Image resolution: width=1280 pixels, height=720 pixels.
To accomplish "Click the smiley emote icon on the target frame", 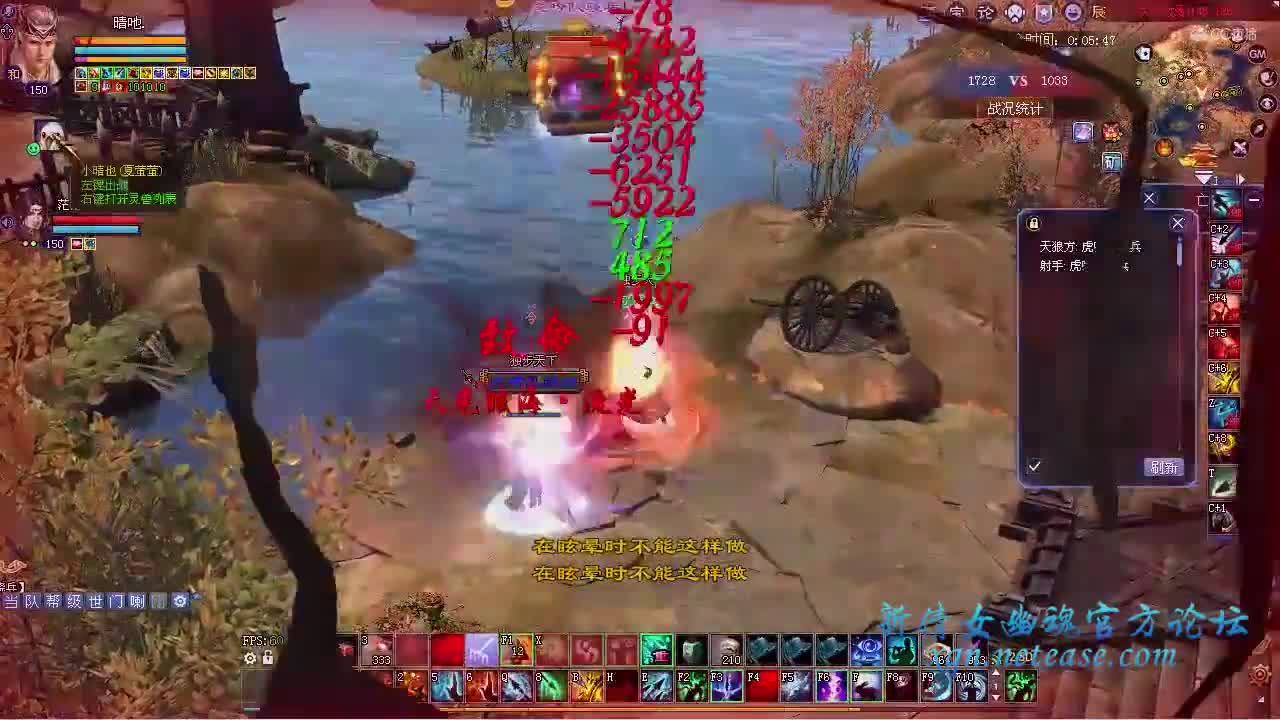I will click(x=33, y=150).
